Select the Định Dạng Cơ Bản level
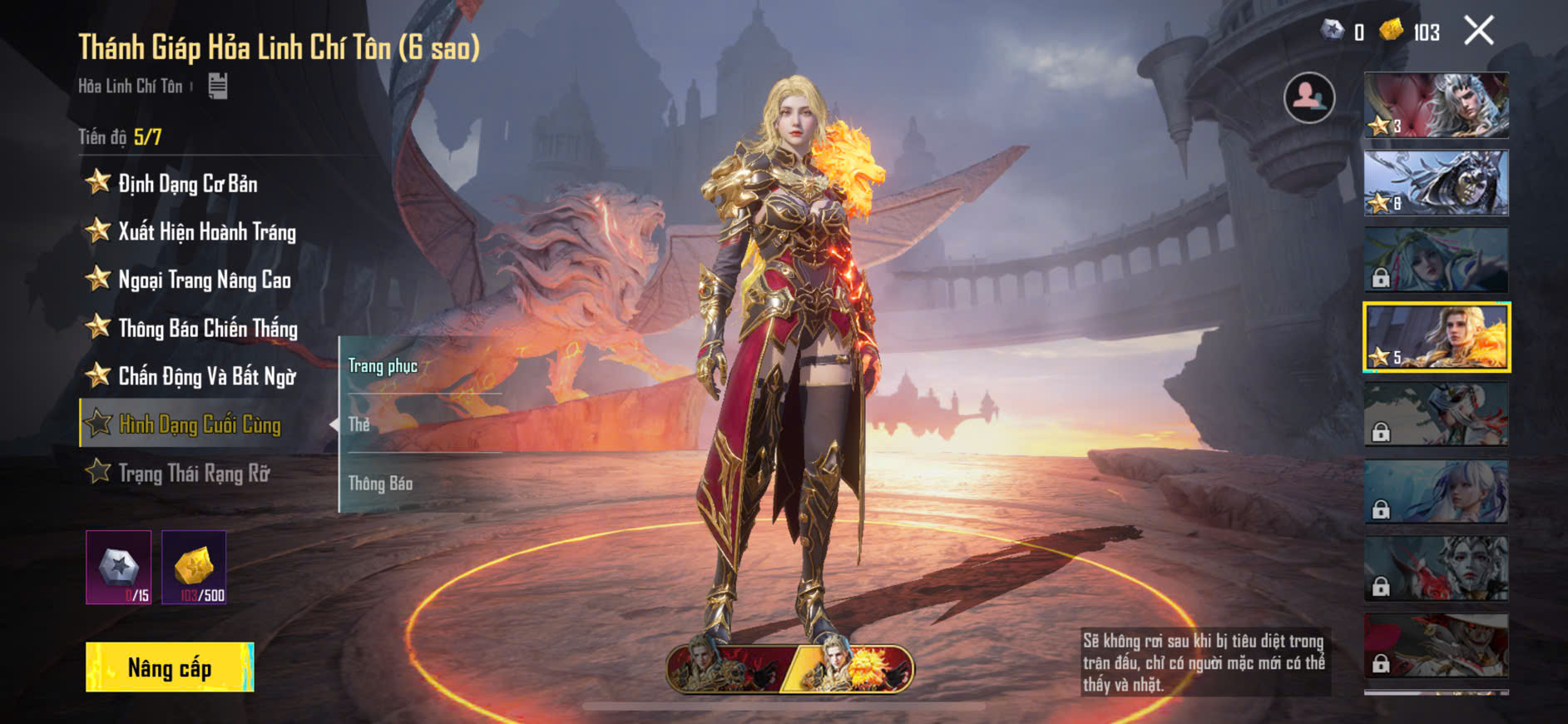The width and height of the screenshot is (1568, 724). pyautogui.click(x=187, y=183)
